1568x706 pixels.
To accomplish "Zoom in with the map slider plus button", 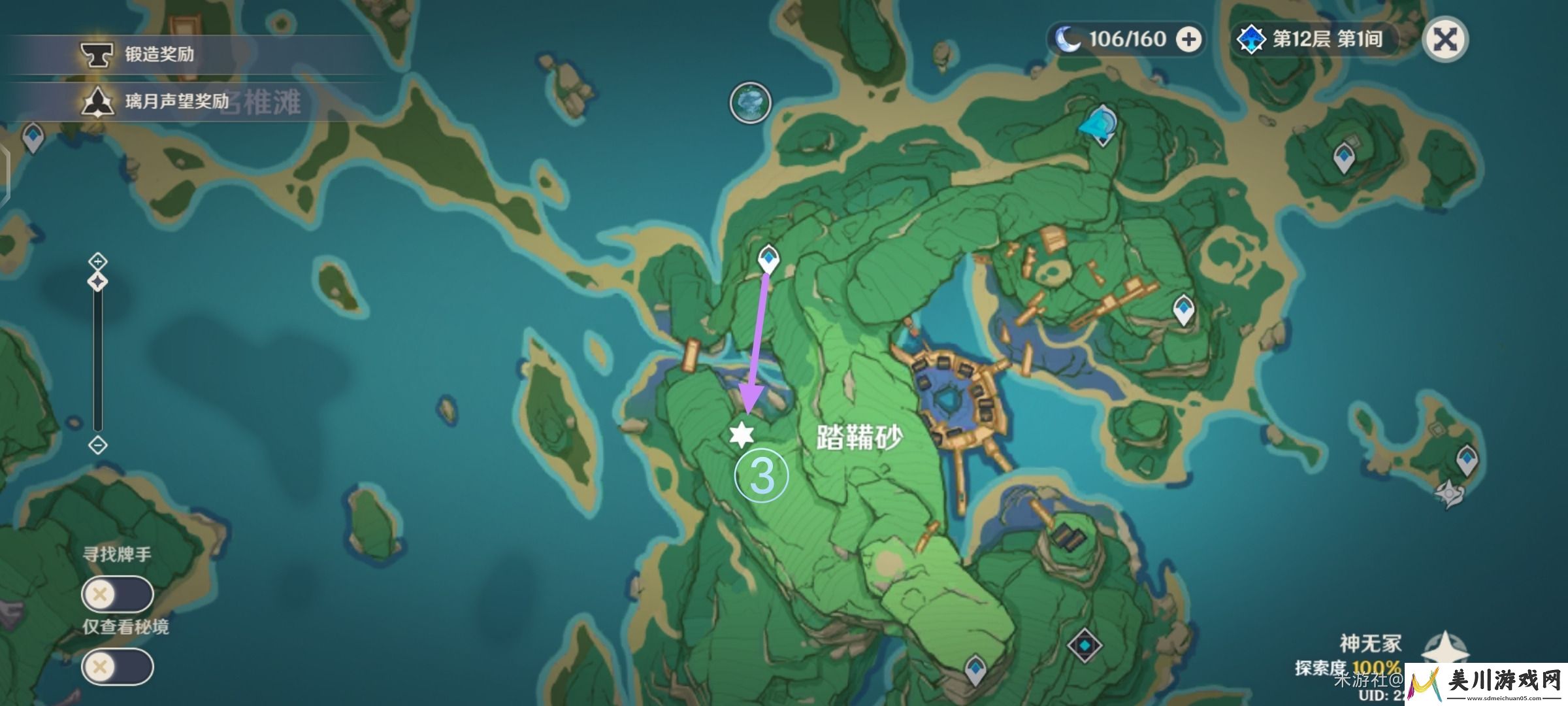I will (98, 261).
